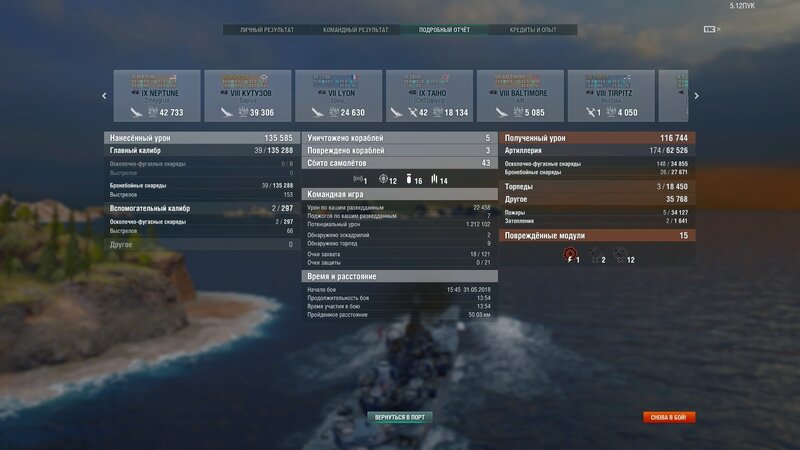Click Вернуться в порт button
This screenshot has height=450, width=800.
point(400,416)
